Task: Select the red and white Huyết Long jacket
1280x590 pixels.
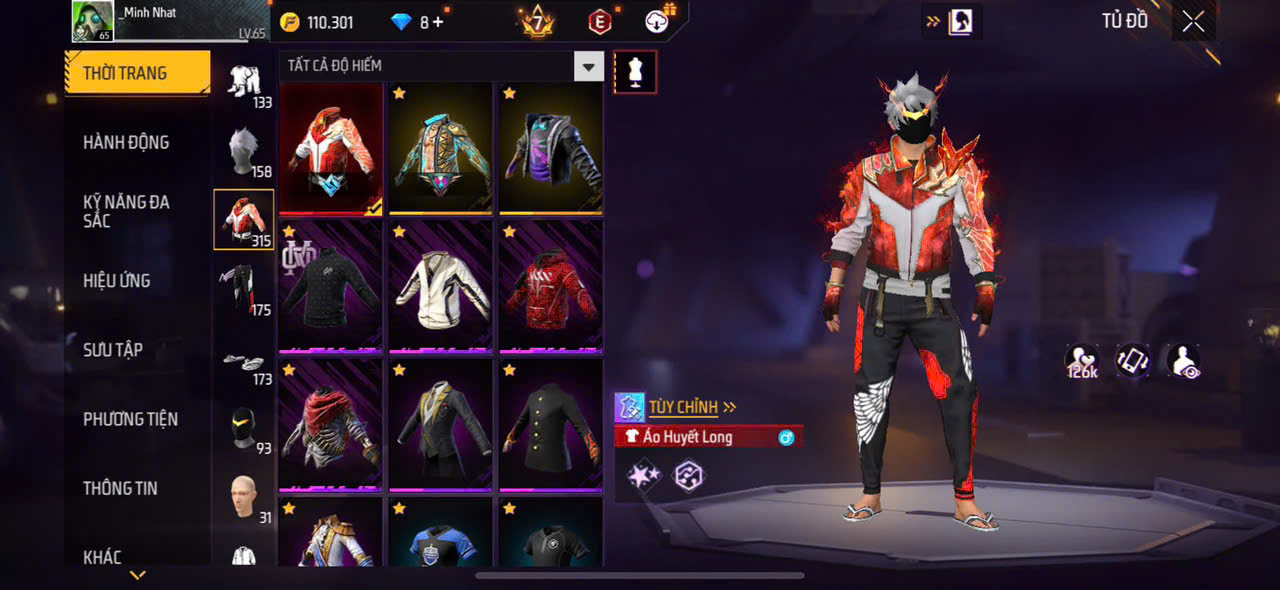Action: click(x=330, y=148)
